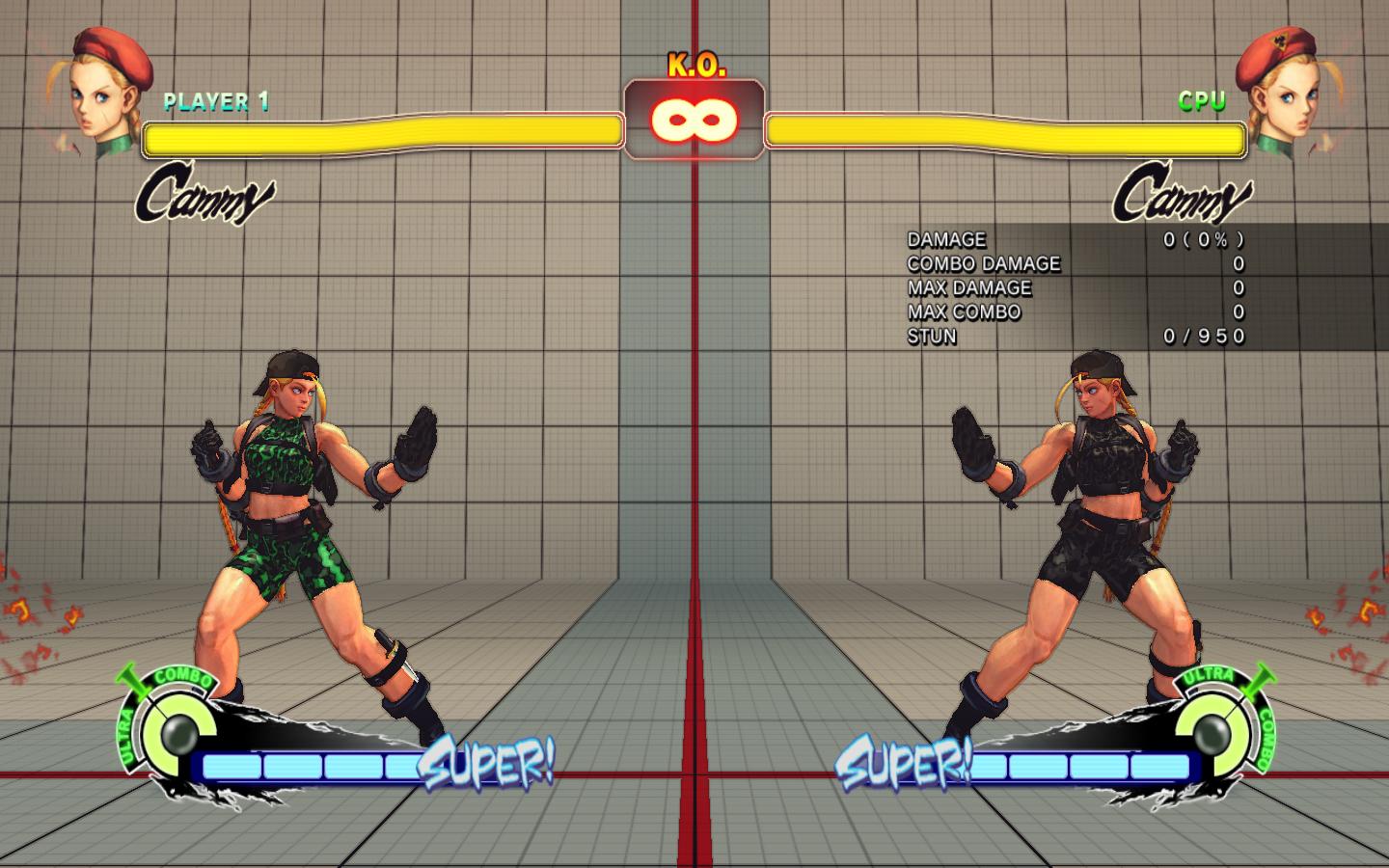Click the SUPER! label on the left meter
Image resolution: width=1389 pixels, height=868 pixels.
point(487,765)
